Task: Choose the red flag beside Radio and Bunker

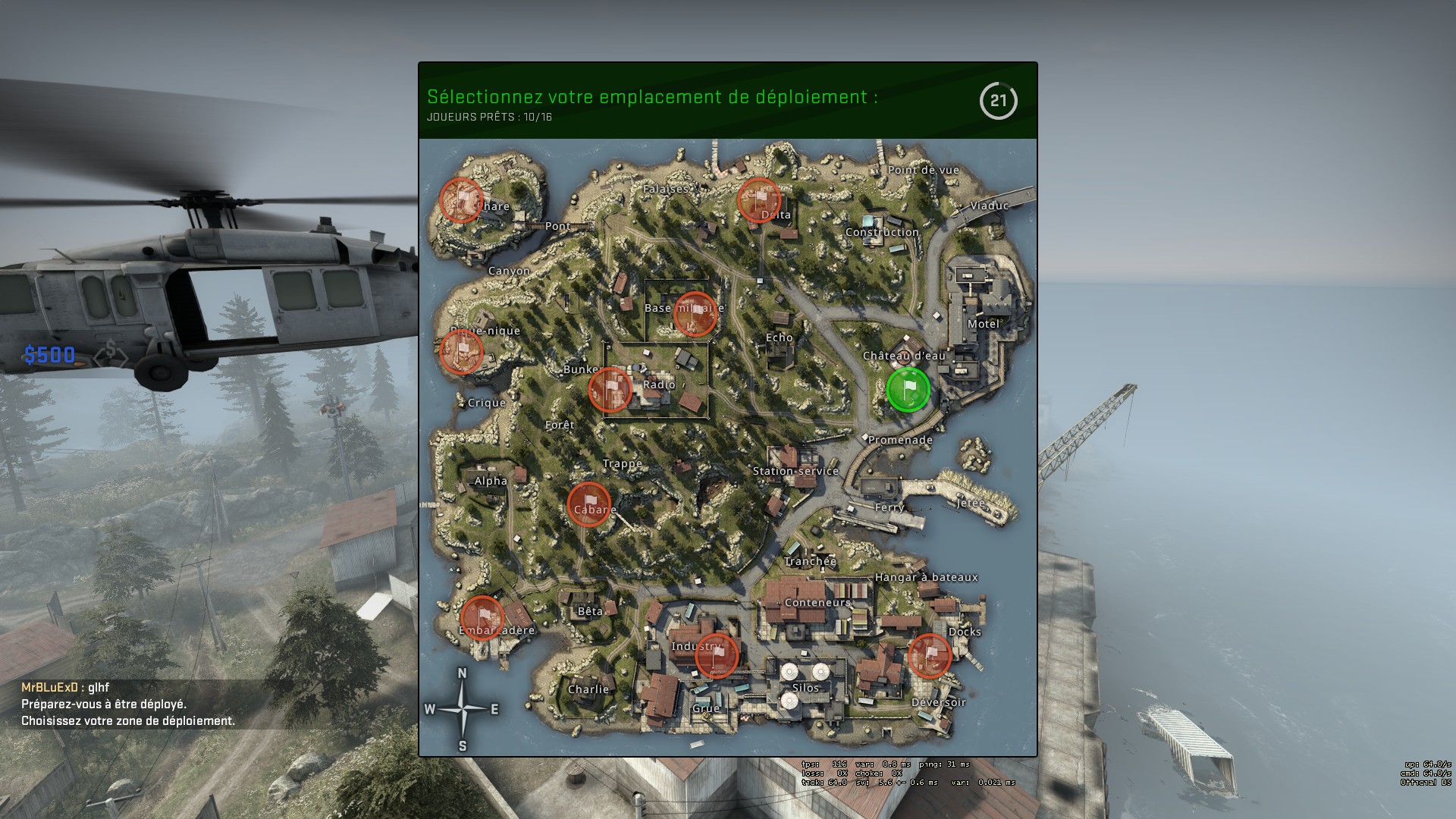Action: (x=610, y=390)
